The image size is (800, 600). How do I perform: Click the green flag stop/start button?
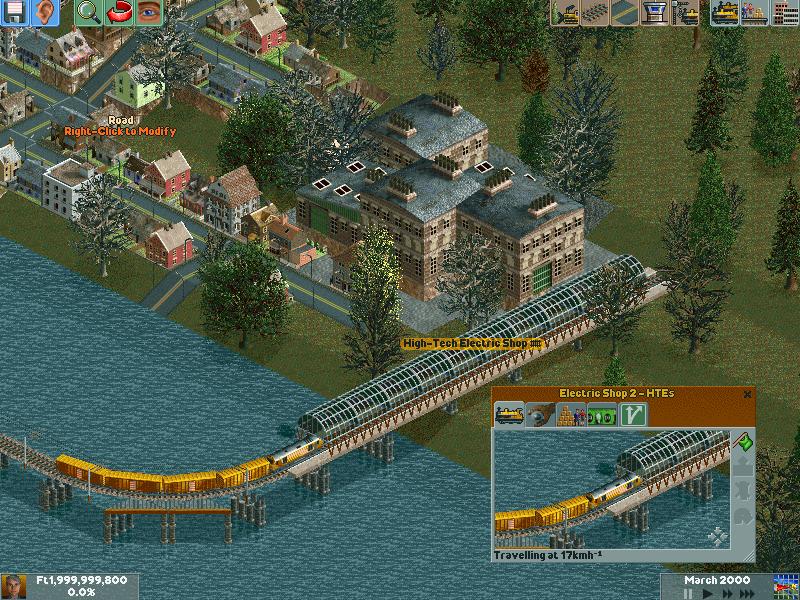743,442
